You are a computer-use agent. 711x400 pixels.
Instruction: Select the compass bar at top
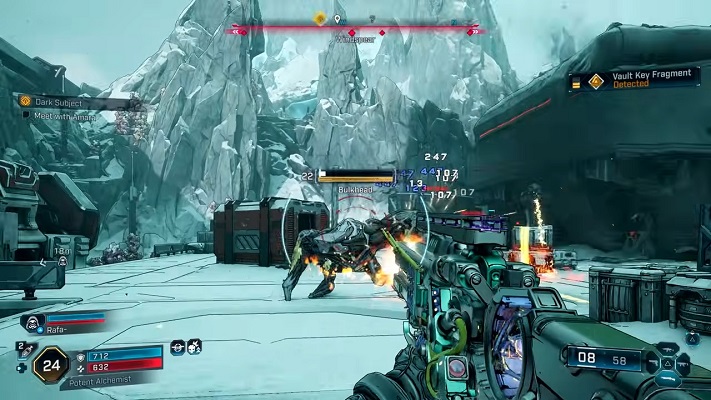click(x=358, y=31)
